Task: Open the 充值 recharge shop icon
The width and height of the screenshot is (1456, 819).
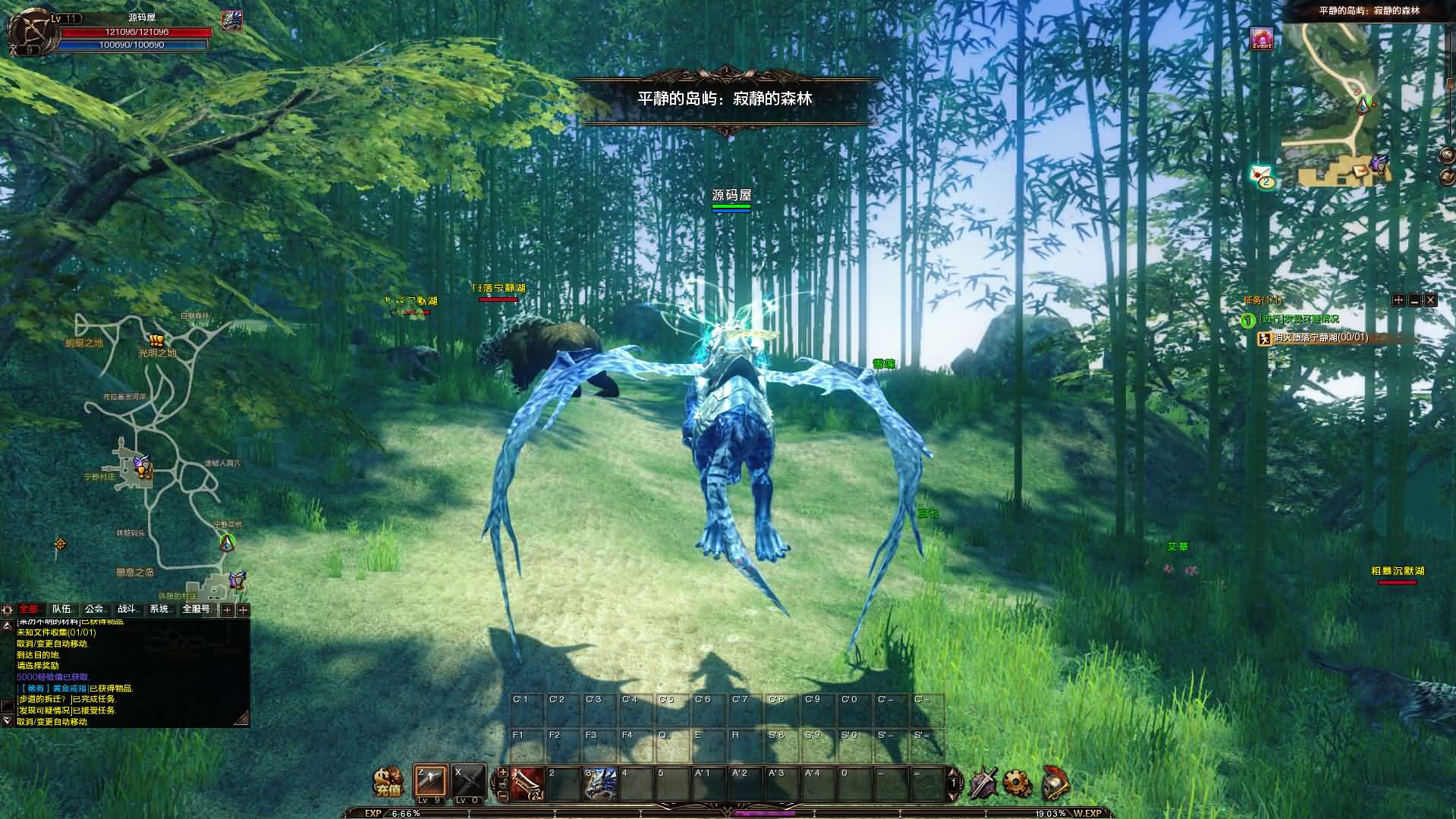Action: click(x=388, y=782)
